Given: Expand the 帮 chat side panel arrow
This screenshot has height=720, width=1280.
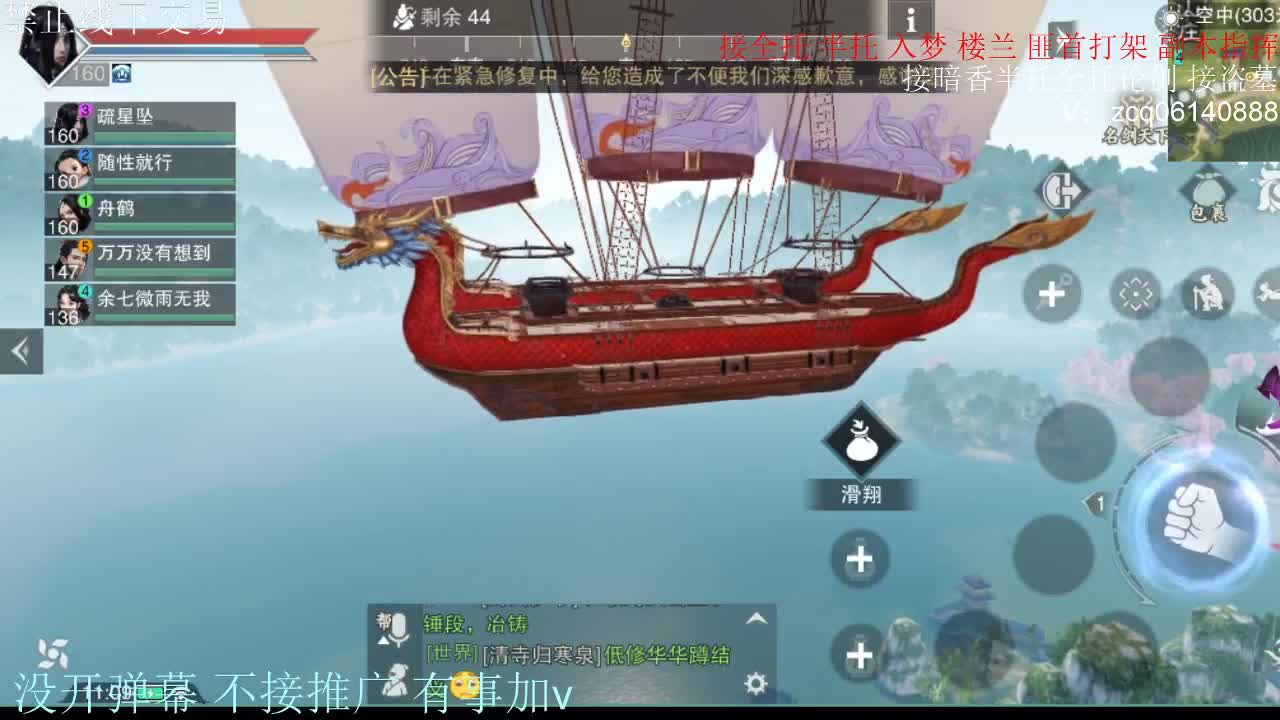Looking at the screenshot, I should (384, 640).
